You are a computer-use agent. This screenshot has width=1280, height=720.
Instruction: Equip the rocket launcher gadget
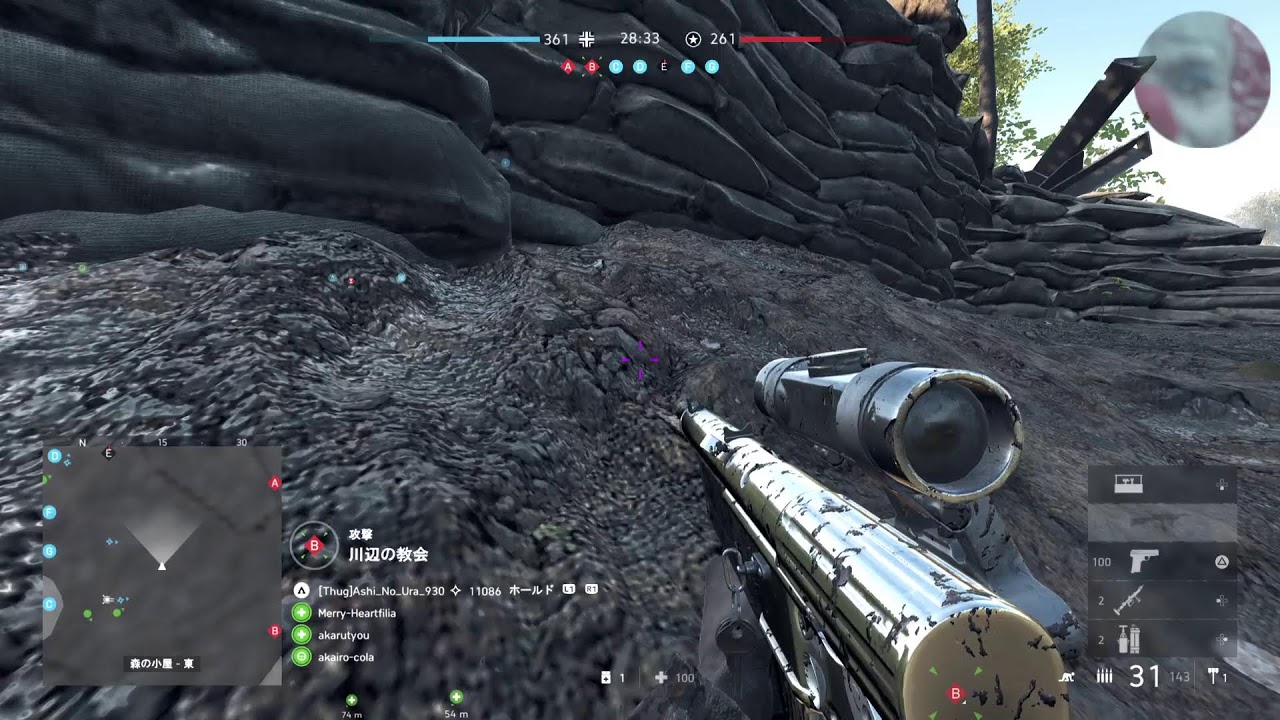click(x=1162, y=600)
